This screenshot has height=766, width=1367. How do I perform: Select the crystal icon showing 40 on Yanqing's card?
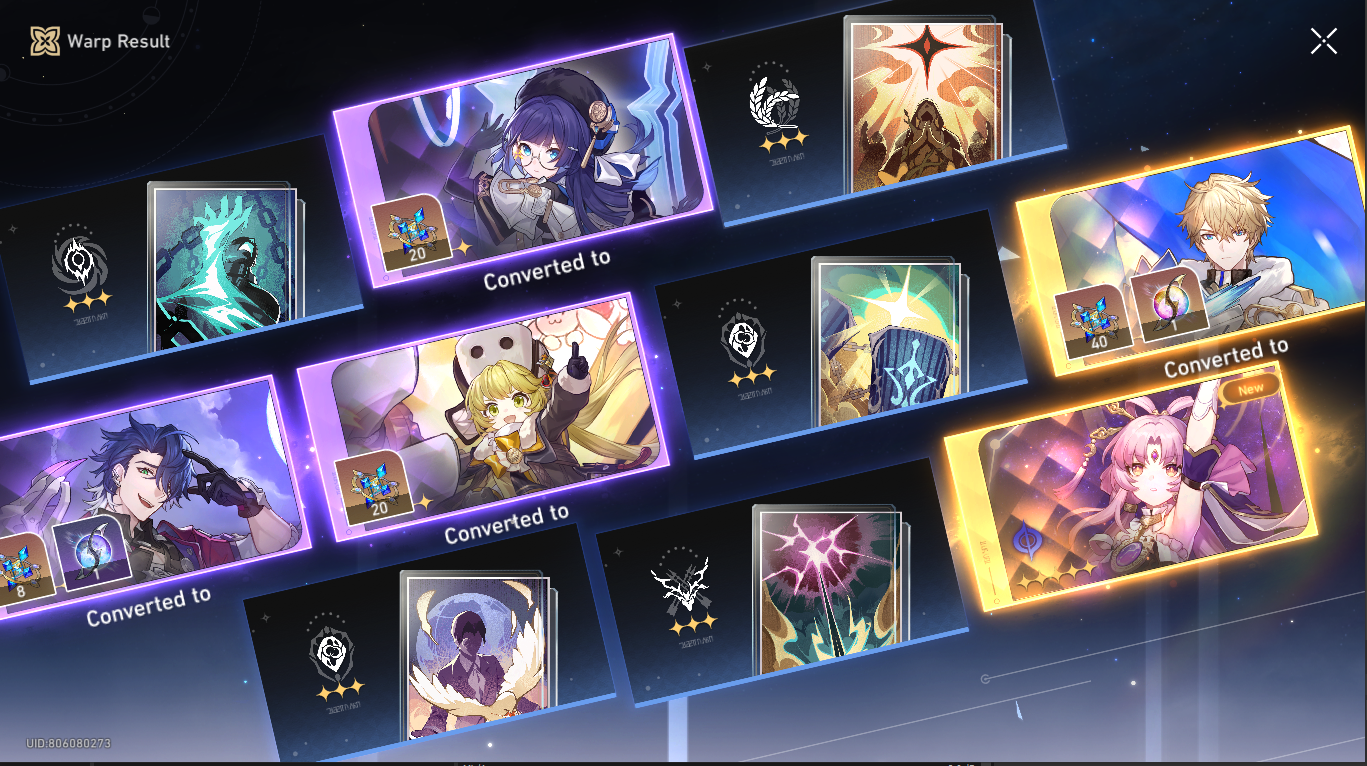1091,320
